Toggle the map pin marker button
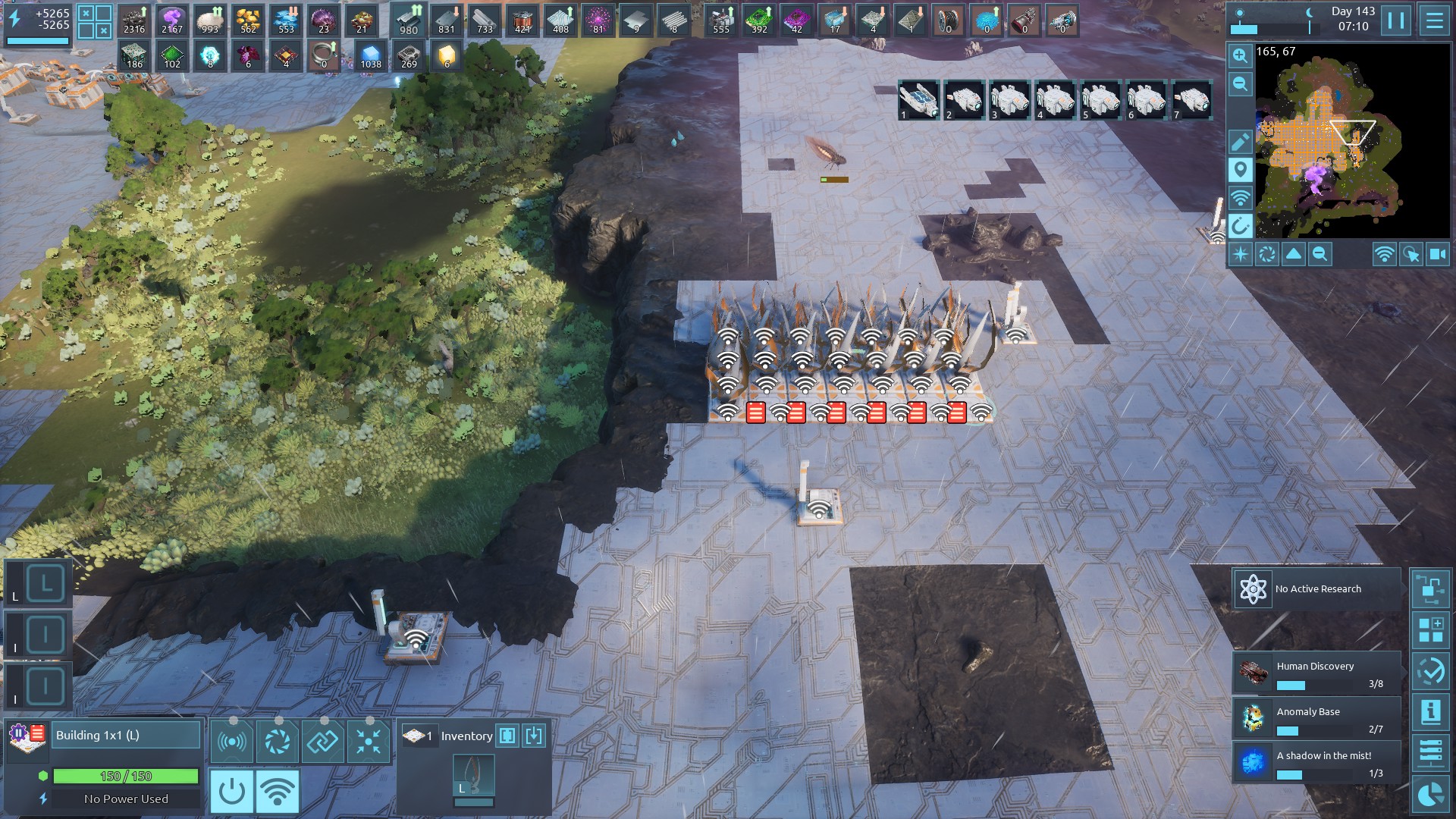This screenshot has width=1456, height=819. tap(1241, 170)
